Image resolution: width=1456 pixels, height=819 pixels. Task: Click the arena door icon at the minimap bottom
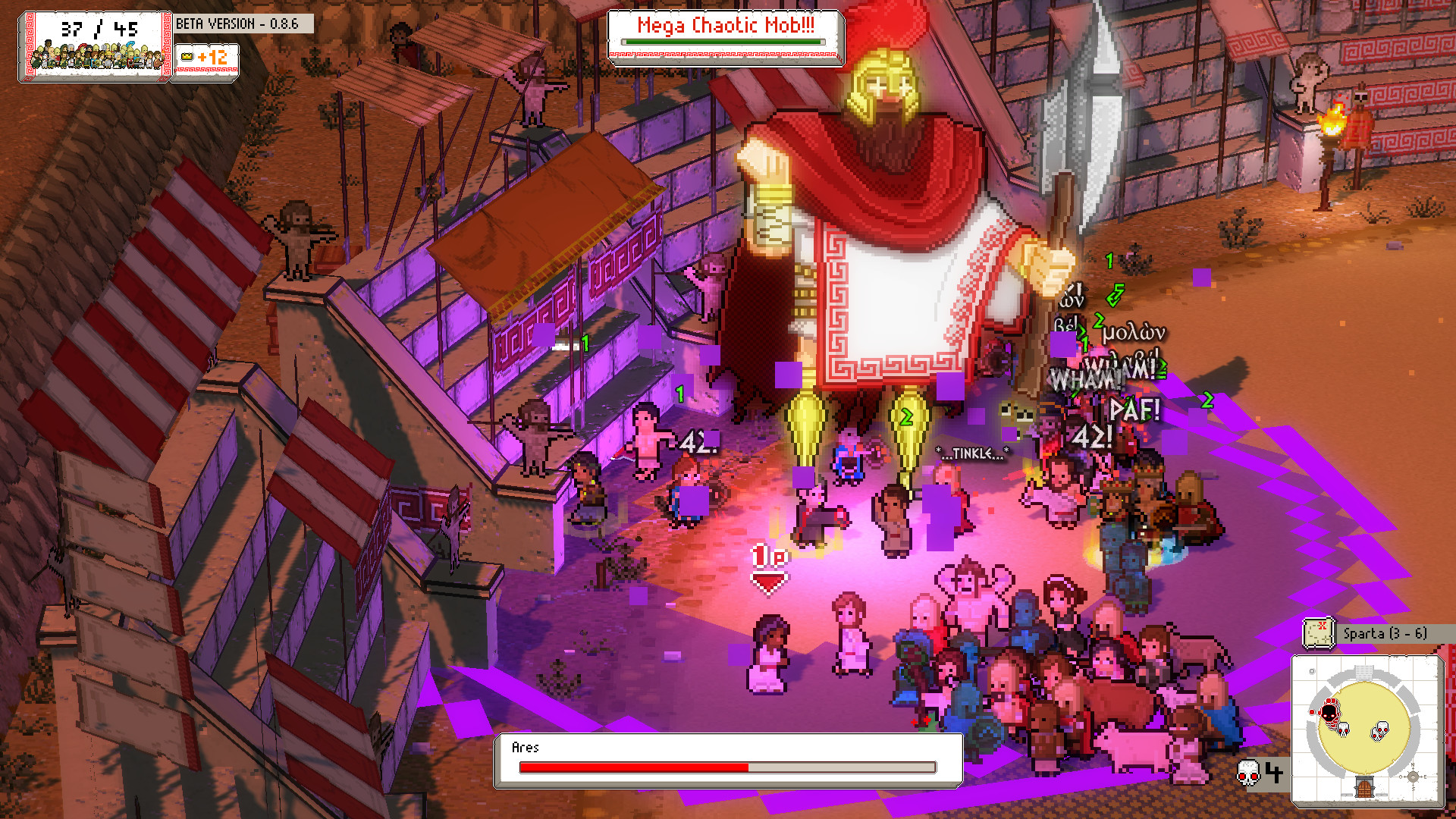pyautogui.click(x=1363, y=787)
